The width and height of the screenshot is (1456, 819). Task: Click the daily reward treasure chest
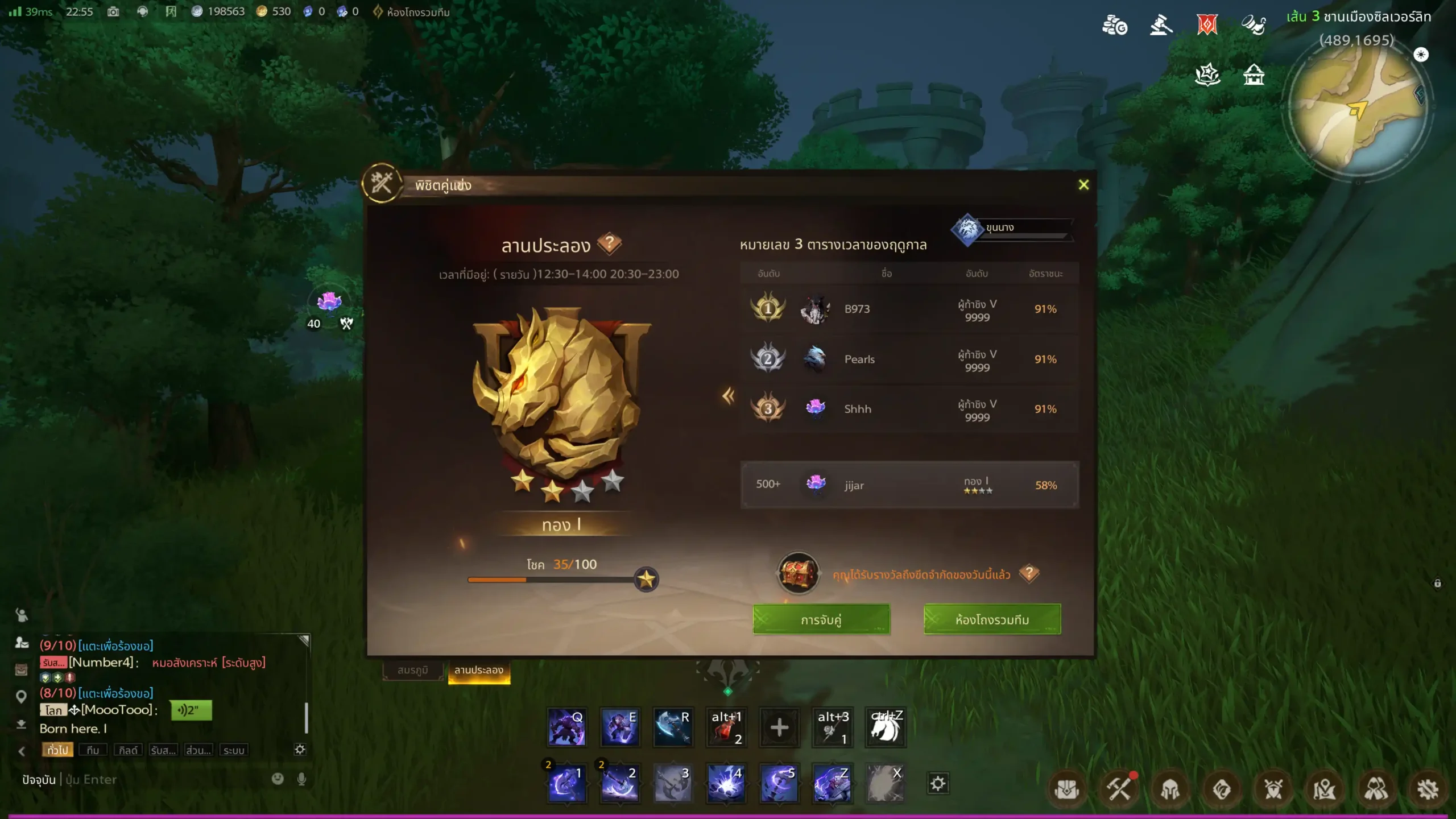[798, 573]
